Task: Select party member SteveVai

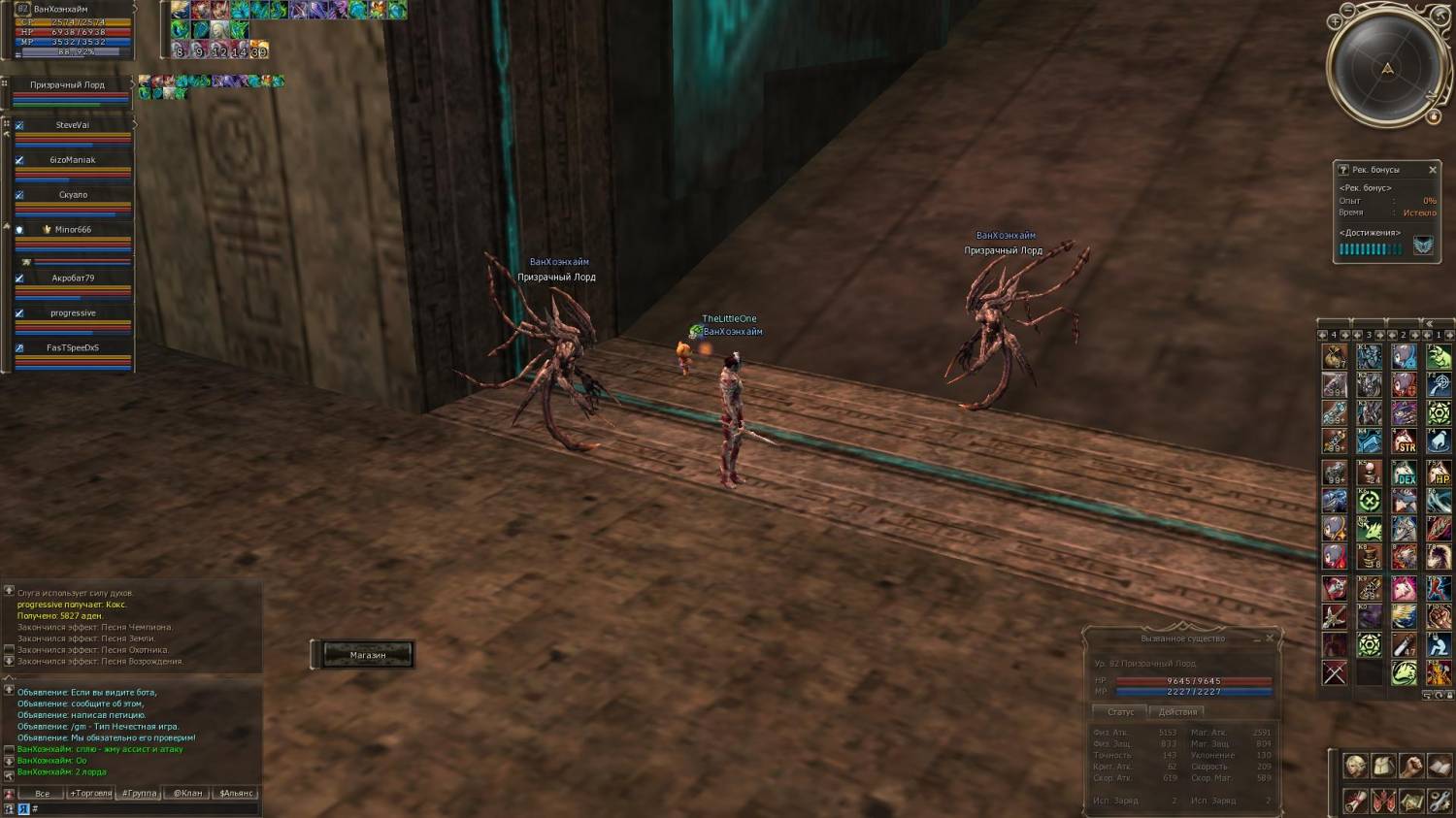Action: [72, 125]
